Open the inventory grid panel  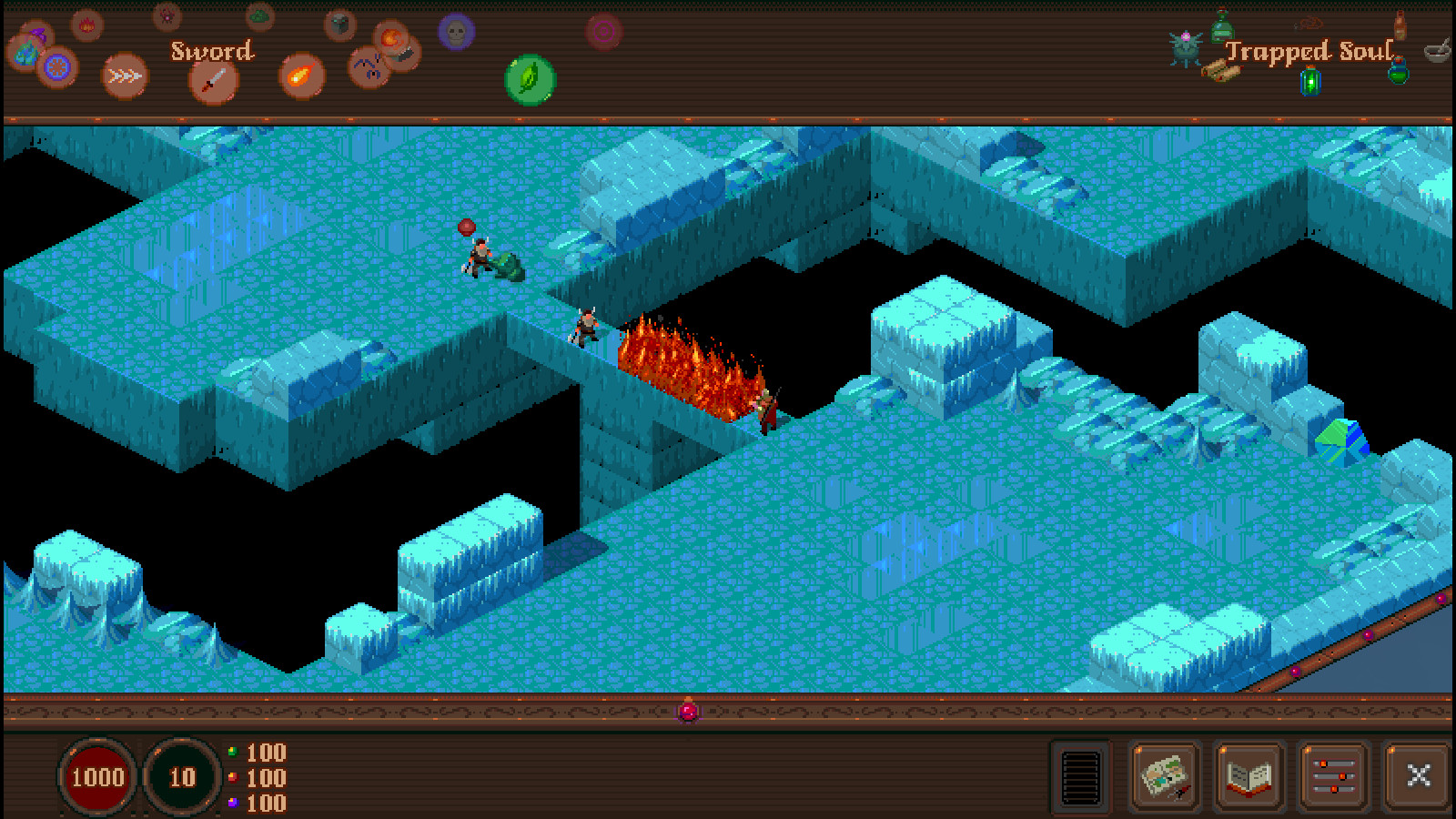pos(1083,778)
